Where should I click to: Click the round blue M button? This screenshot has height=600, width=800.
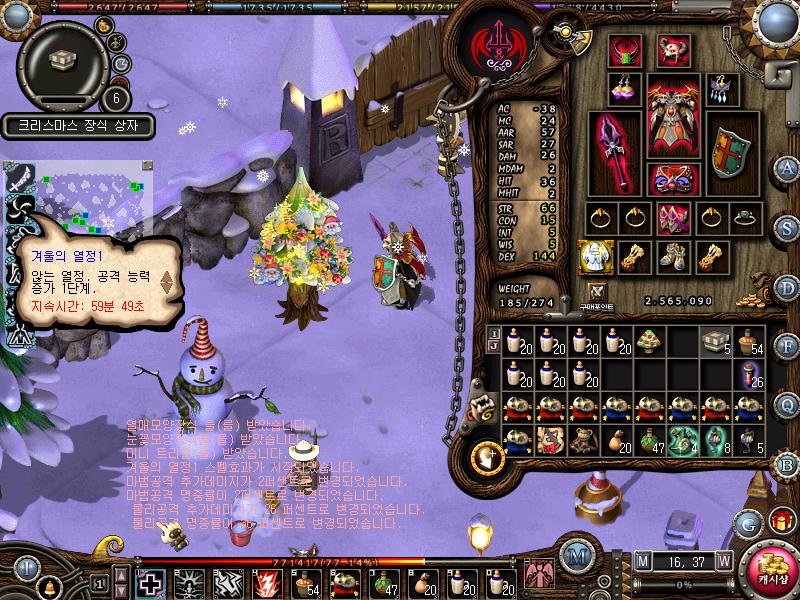575,556
